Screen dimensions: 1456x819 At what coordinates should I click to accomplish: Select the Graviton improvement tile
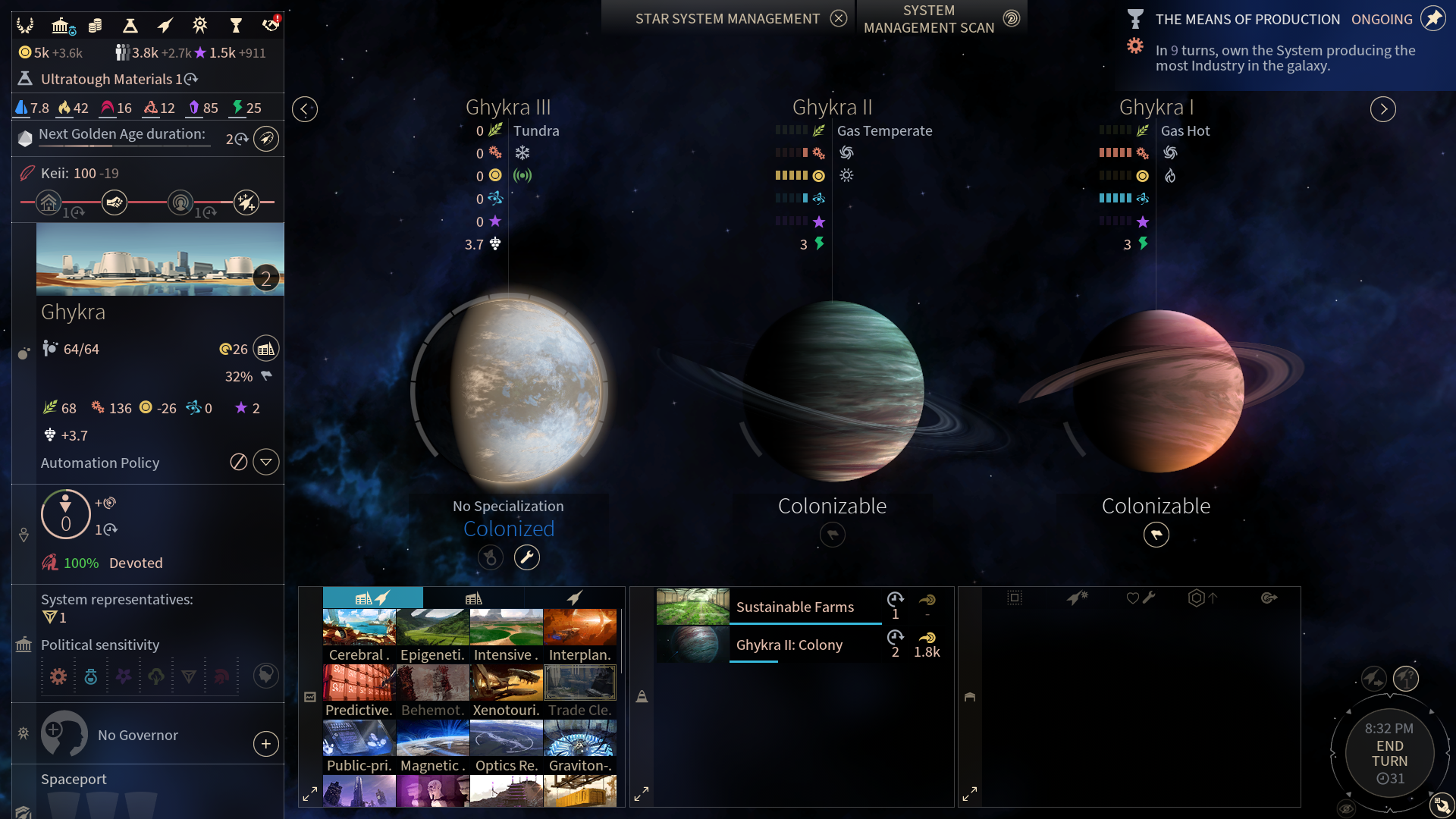tap(580, 746)
